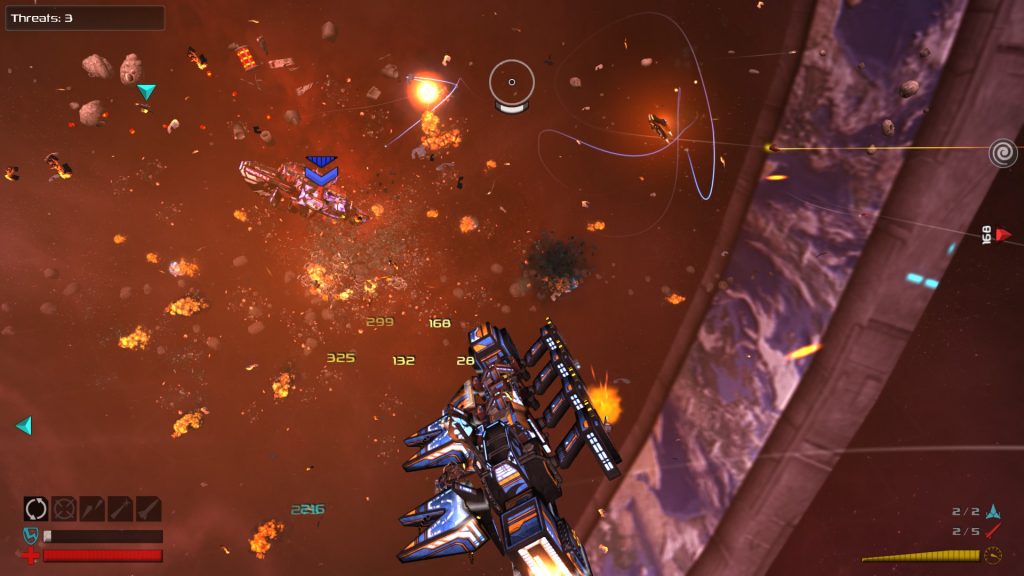1024x576 pixels.
Task: Select the grey spiral waypoint marker
Action: pyautogui.click(x=1003, y=153)
